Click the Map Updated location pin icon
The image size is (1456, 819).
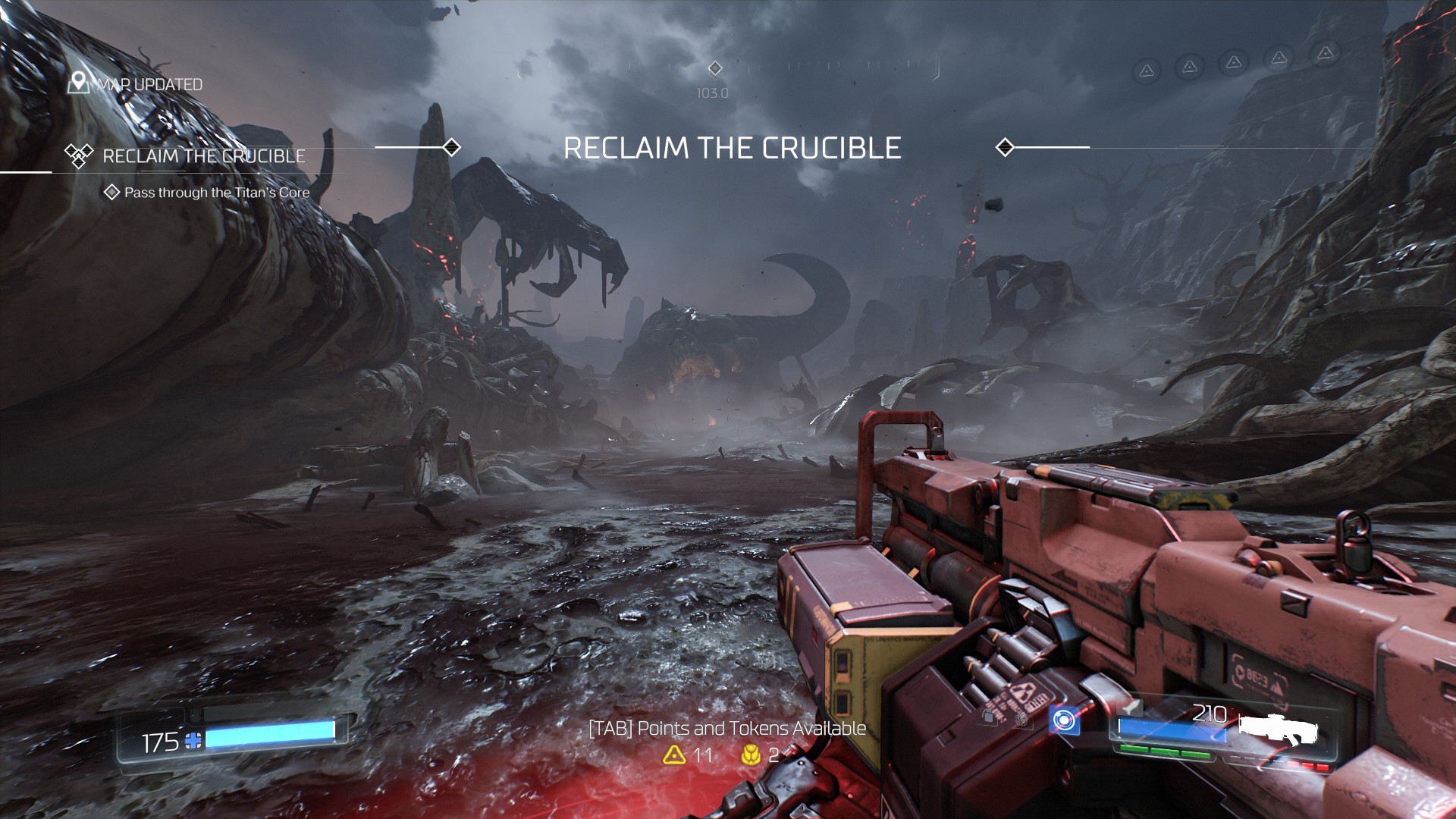click(78, 83)
